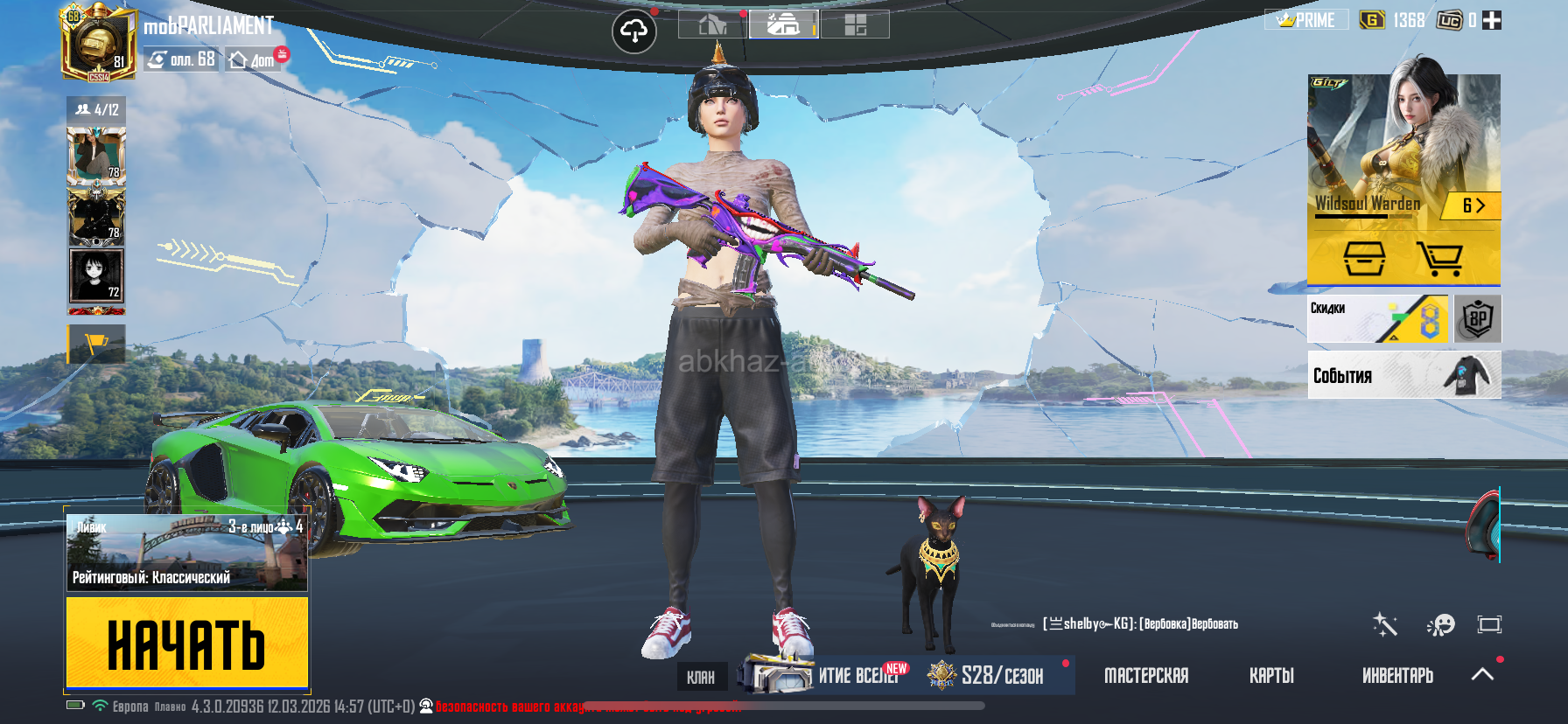
Task: Open the PRIME subscription badge
Action: [1306, 20]
